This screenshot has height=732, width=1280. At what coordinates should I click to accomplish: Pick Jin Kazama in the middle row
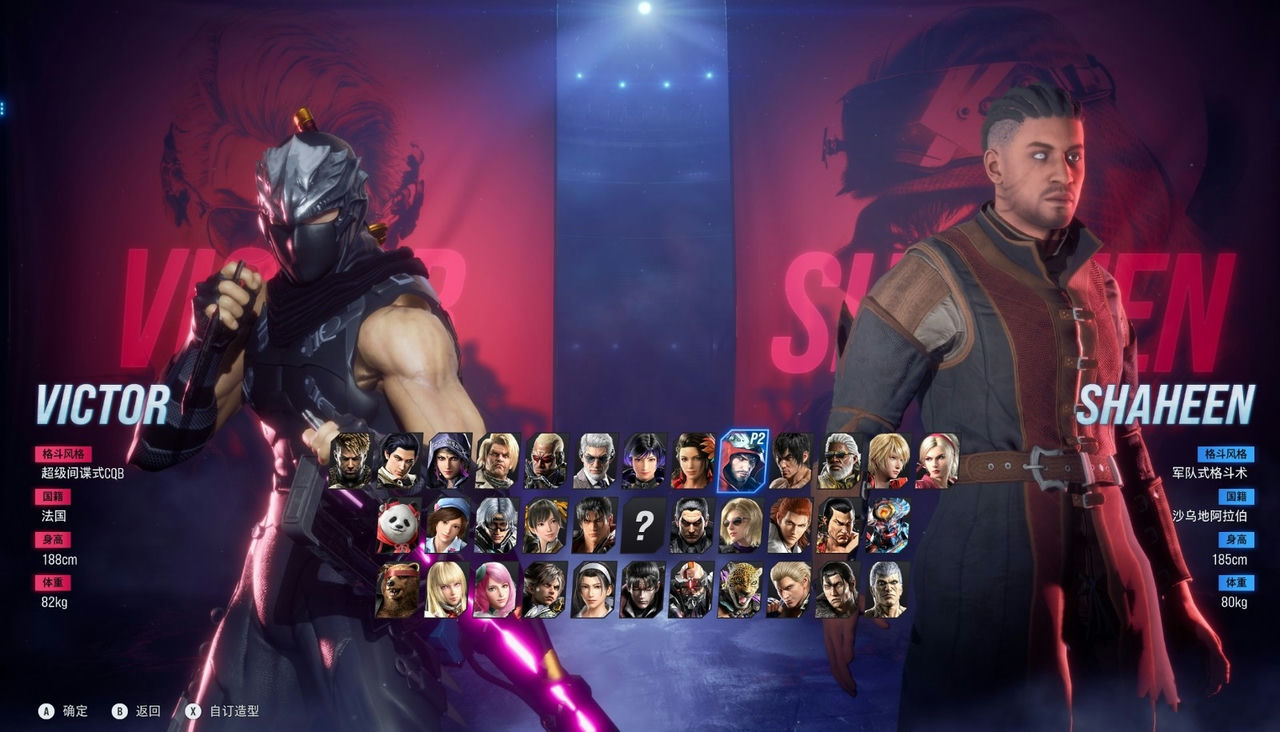(x=594, y=525)
